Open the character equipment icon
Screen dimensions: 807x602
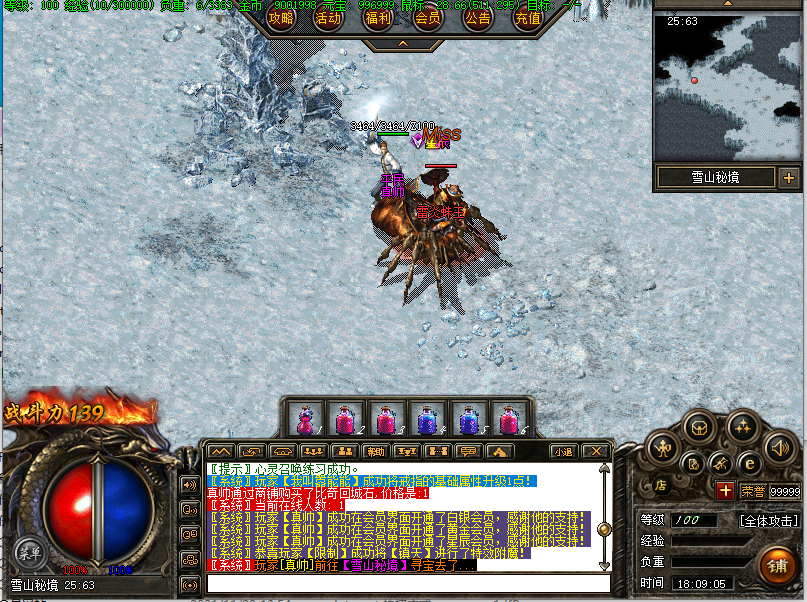pos(661,447)
